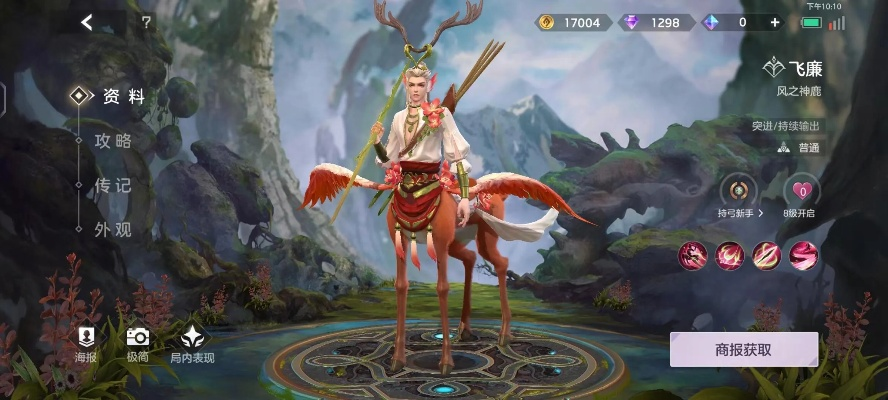
Task: Inspect the second skill icon
Action: pos(729,256)
